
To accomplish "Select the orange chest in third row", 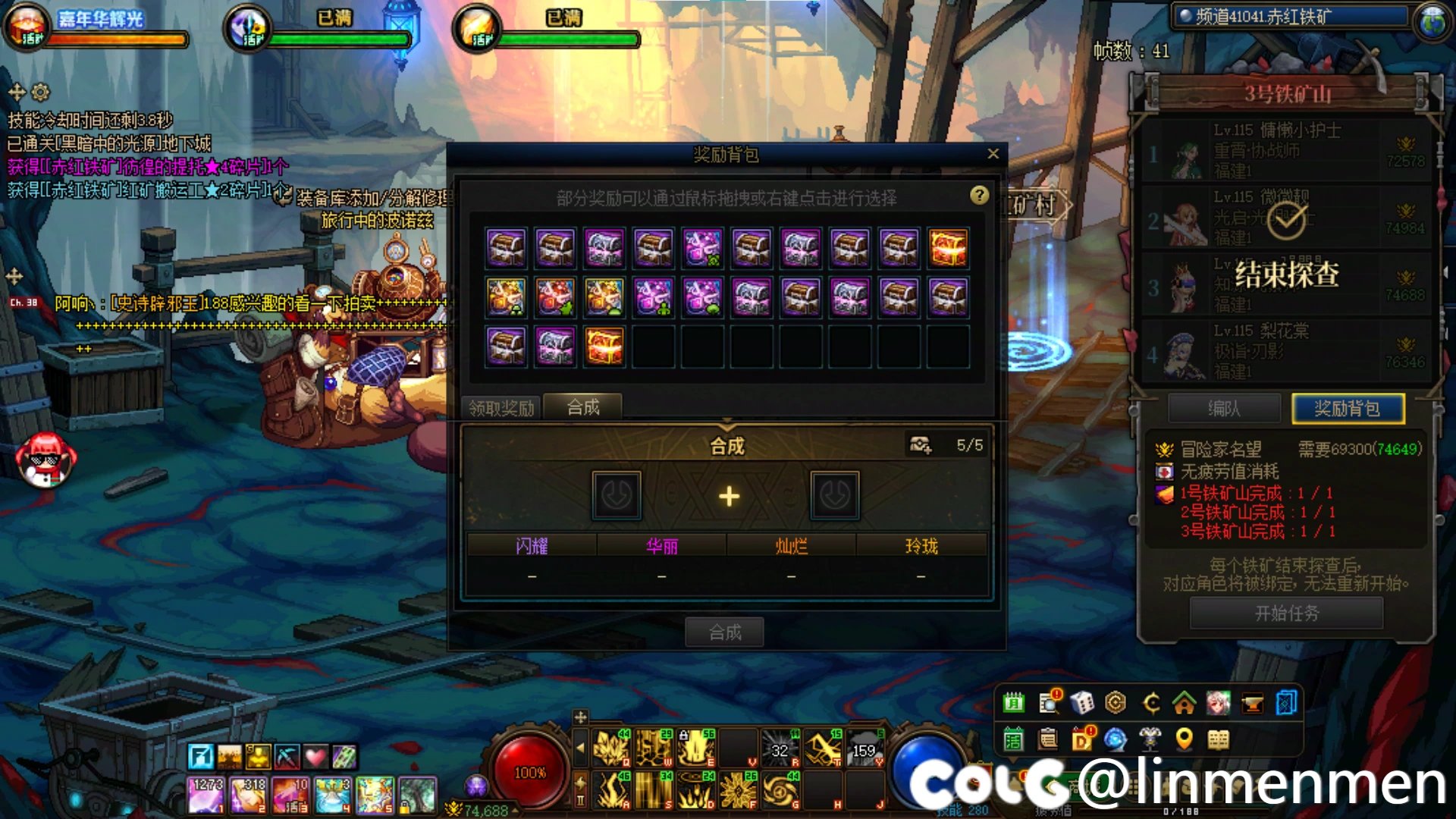I will click(x=604, y=346).
